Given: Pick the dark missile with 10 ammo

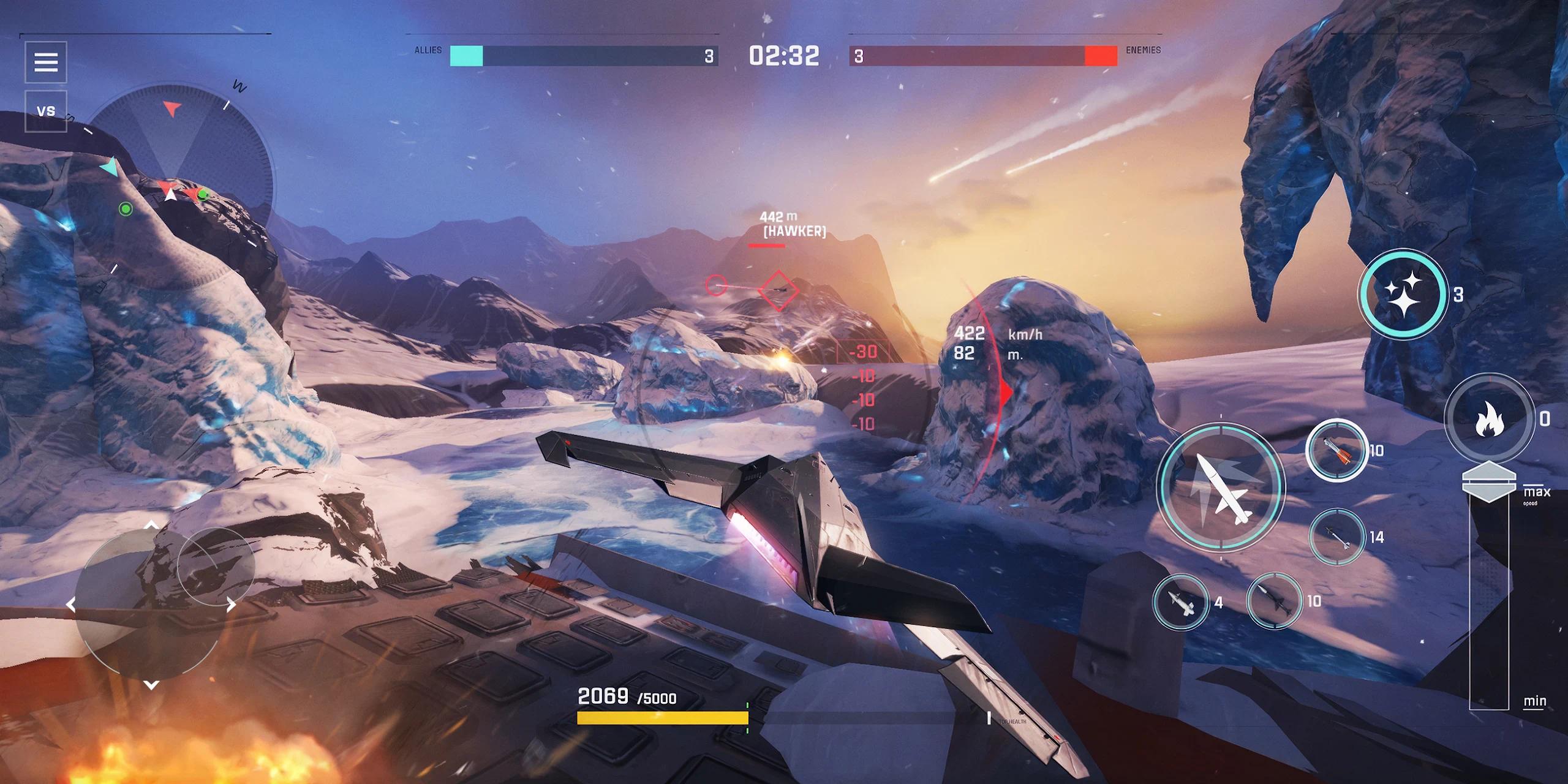Looking at the screenshot, I should pos(1275,601).
